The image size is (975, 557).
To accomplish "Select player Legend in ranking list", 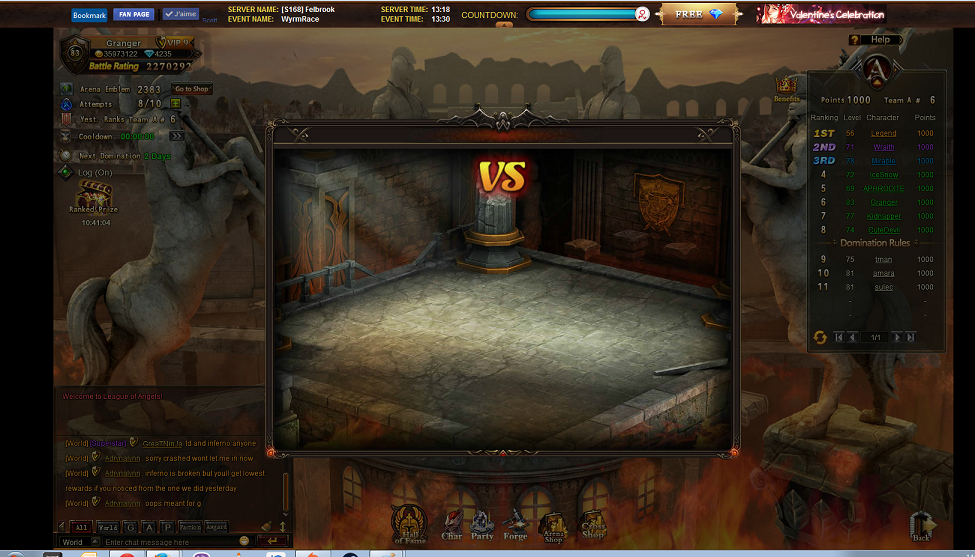I will click(x=883, y=133).
